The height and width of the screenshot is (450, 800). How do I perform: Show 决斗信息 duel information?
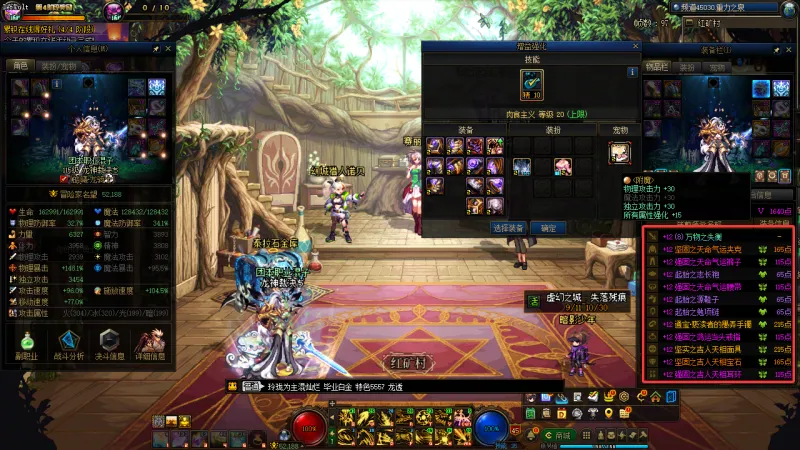111,345
